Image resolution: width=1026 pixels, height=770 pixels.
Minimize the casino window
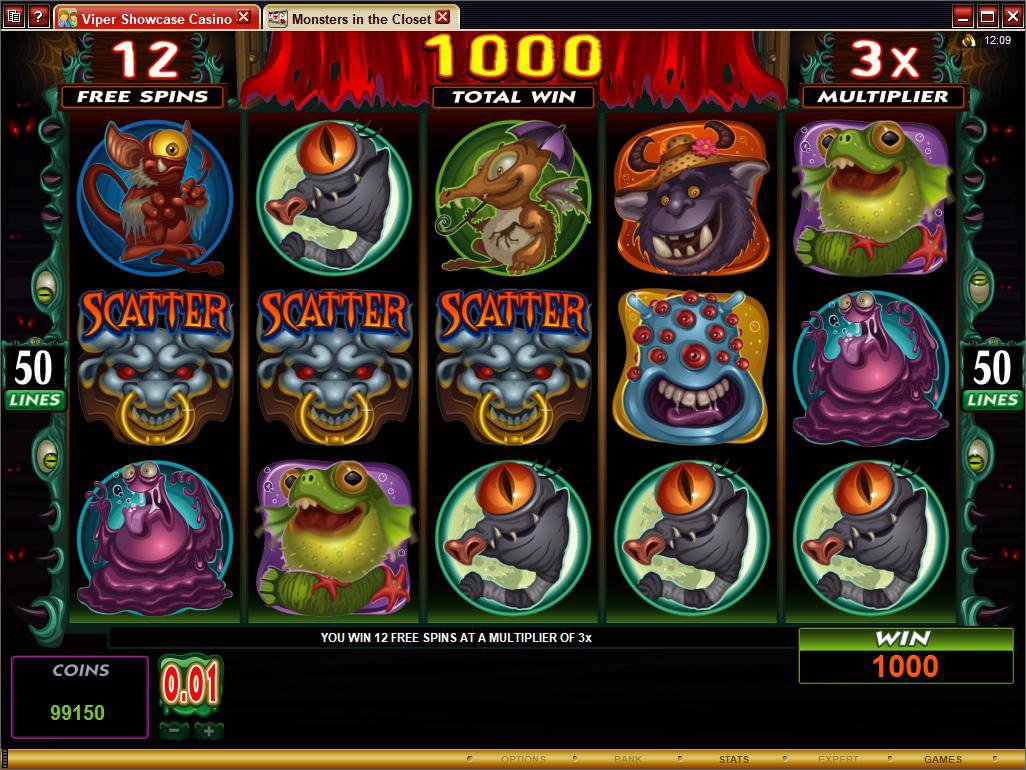click(962, 16)
